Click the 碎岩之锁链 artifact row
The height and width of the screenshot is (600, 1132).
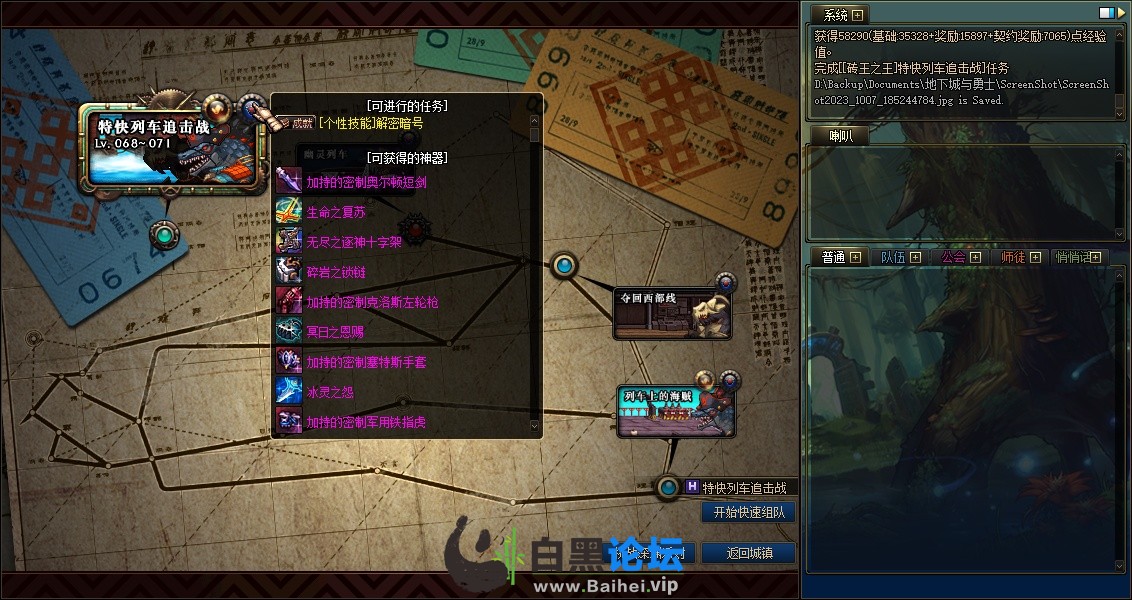tap(336, 272)
